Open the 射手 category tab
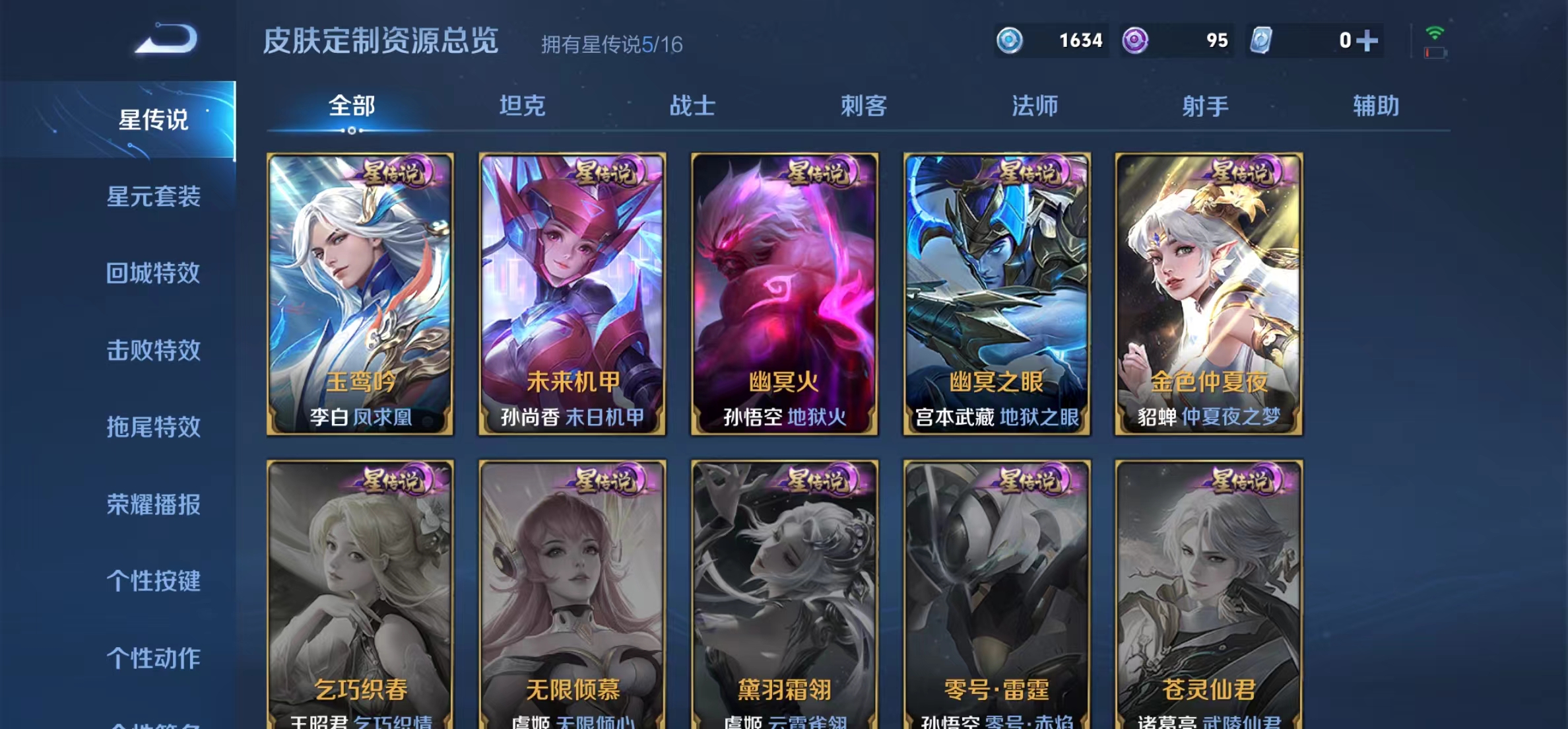Viewport: 1568px width, 729px height. click(x=1208, y=106)
